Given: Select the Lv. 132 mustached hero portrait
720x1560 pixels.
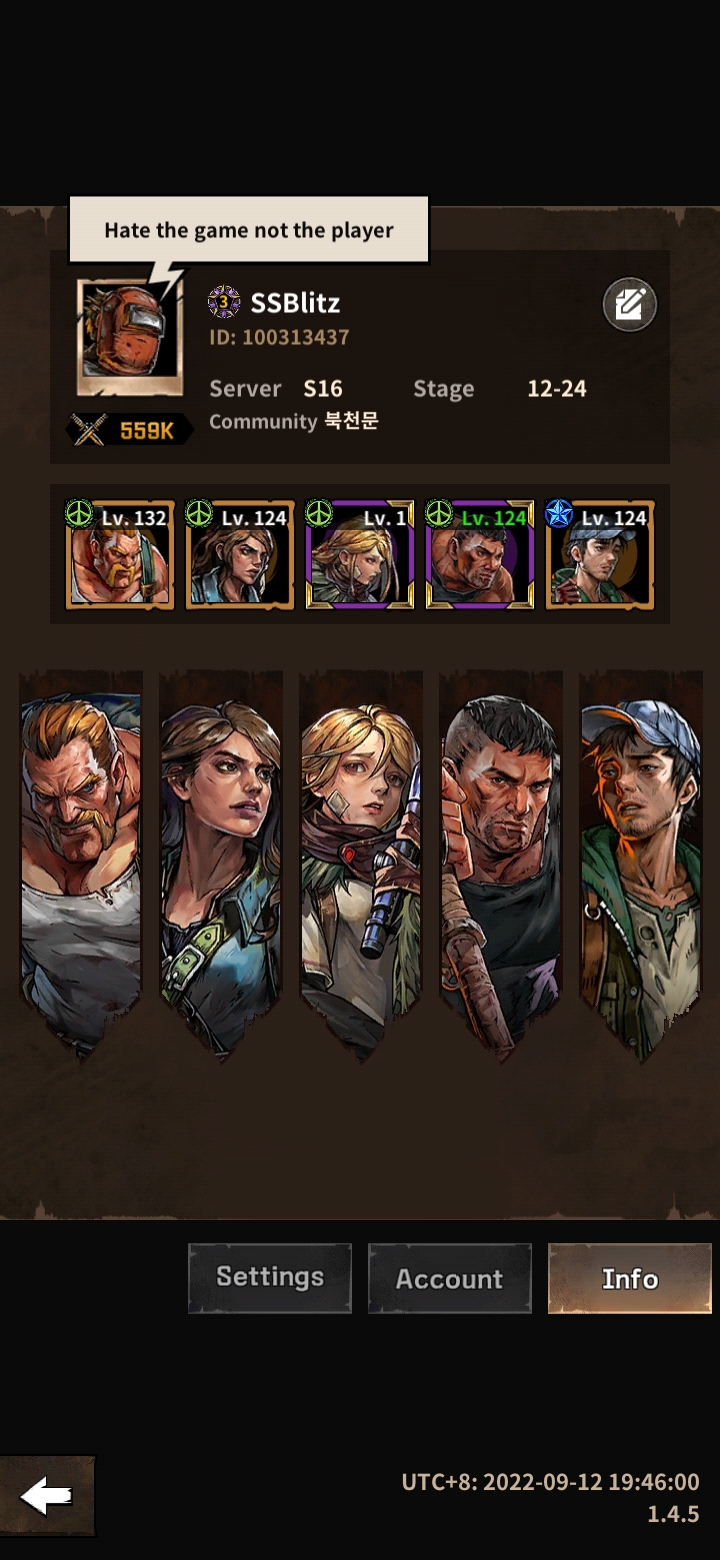Looking at the screenshot, I should pos(120,556).
